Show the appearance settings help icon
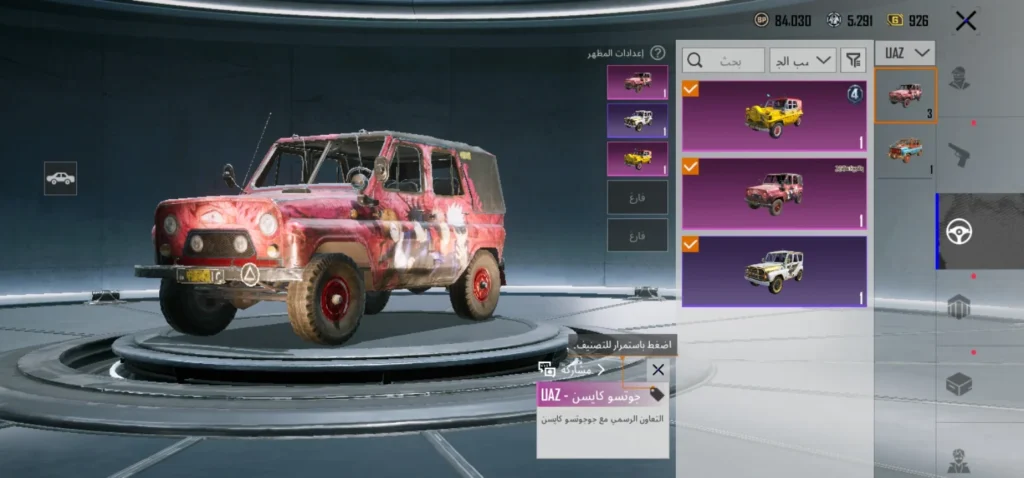1024x478 pixels. [x=658, y=53]
